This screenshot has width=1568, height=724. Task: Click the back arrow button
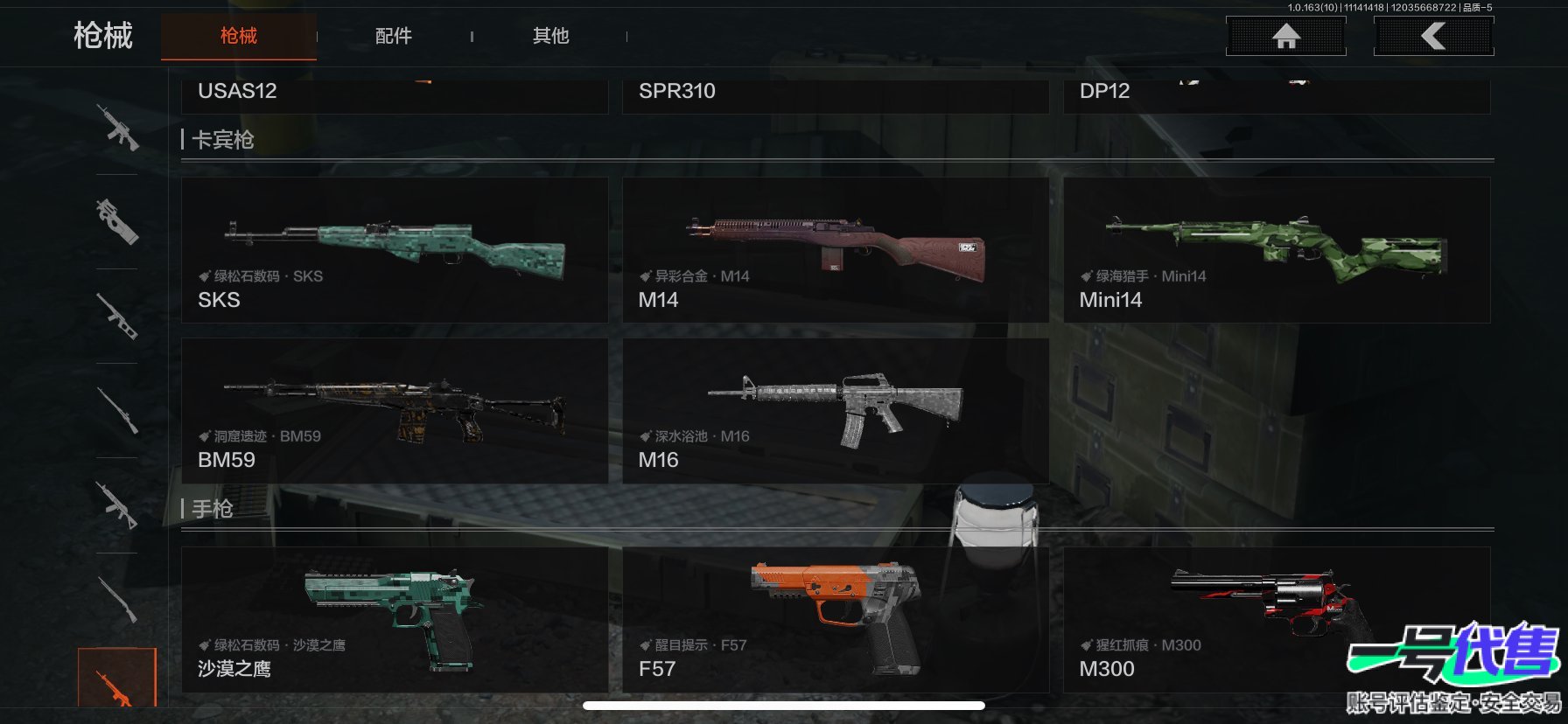(x=1433, y=36)
